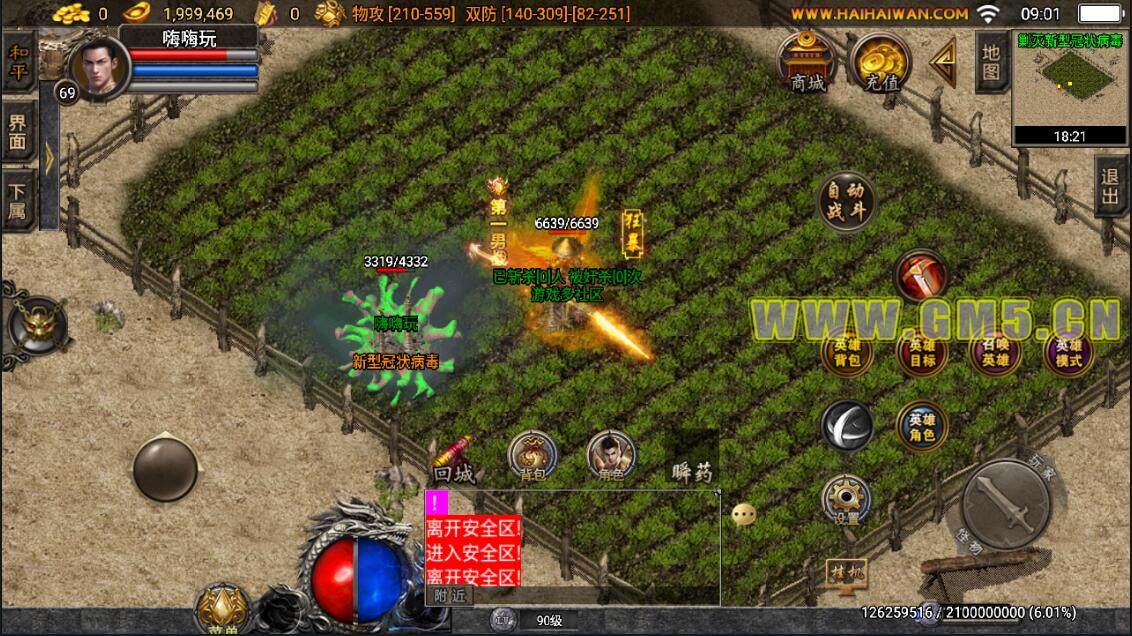Open the 界面 interface tab

point(19,132)
